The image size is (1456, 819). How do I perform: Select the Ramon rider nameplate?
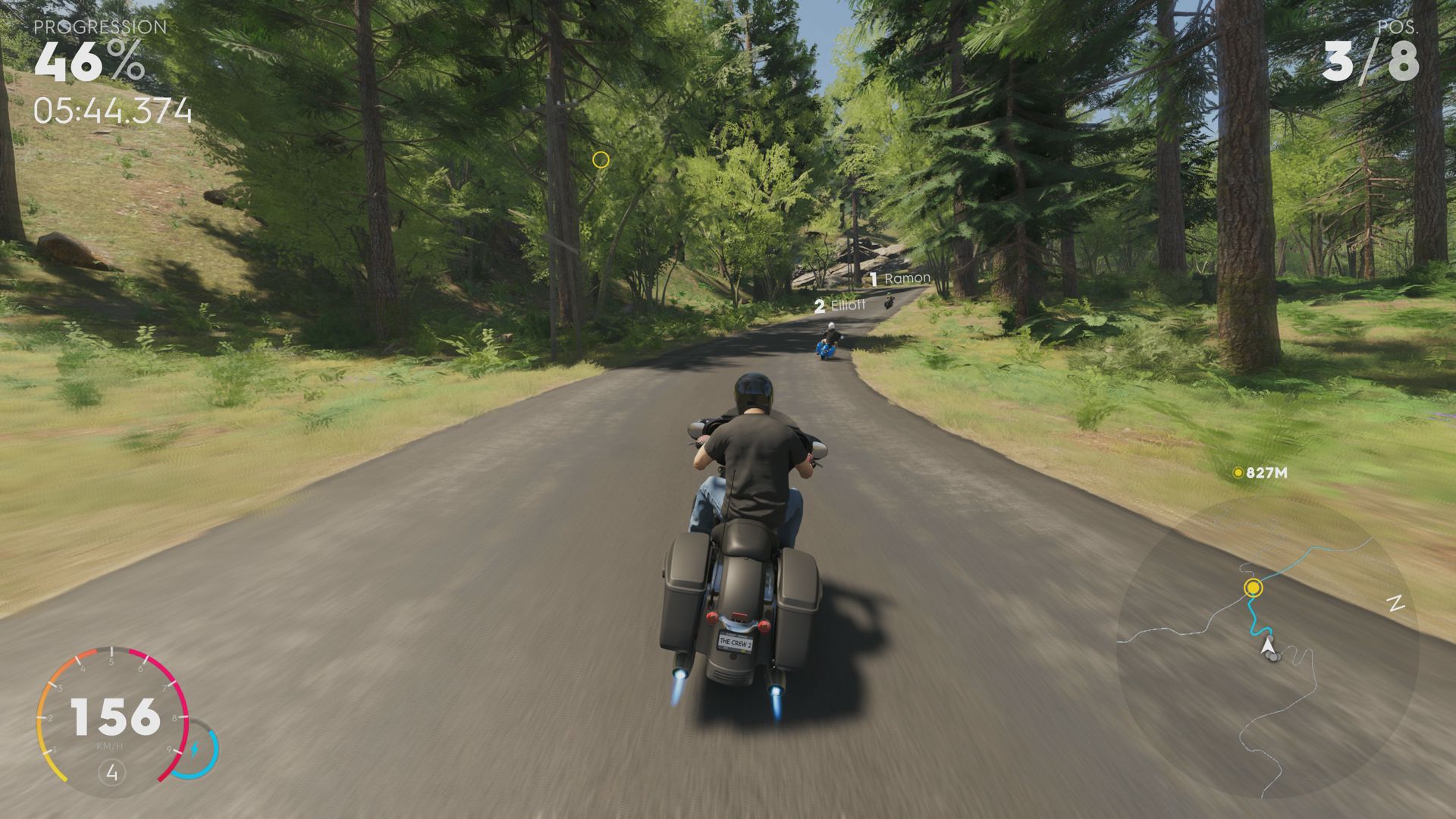coord(907,278)
